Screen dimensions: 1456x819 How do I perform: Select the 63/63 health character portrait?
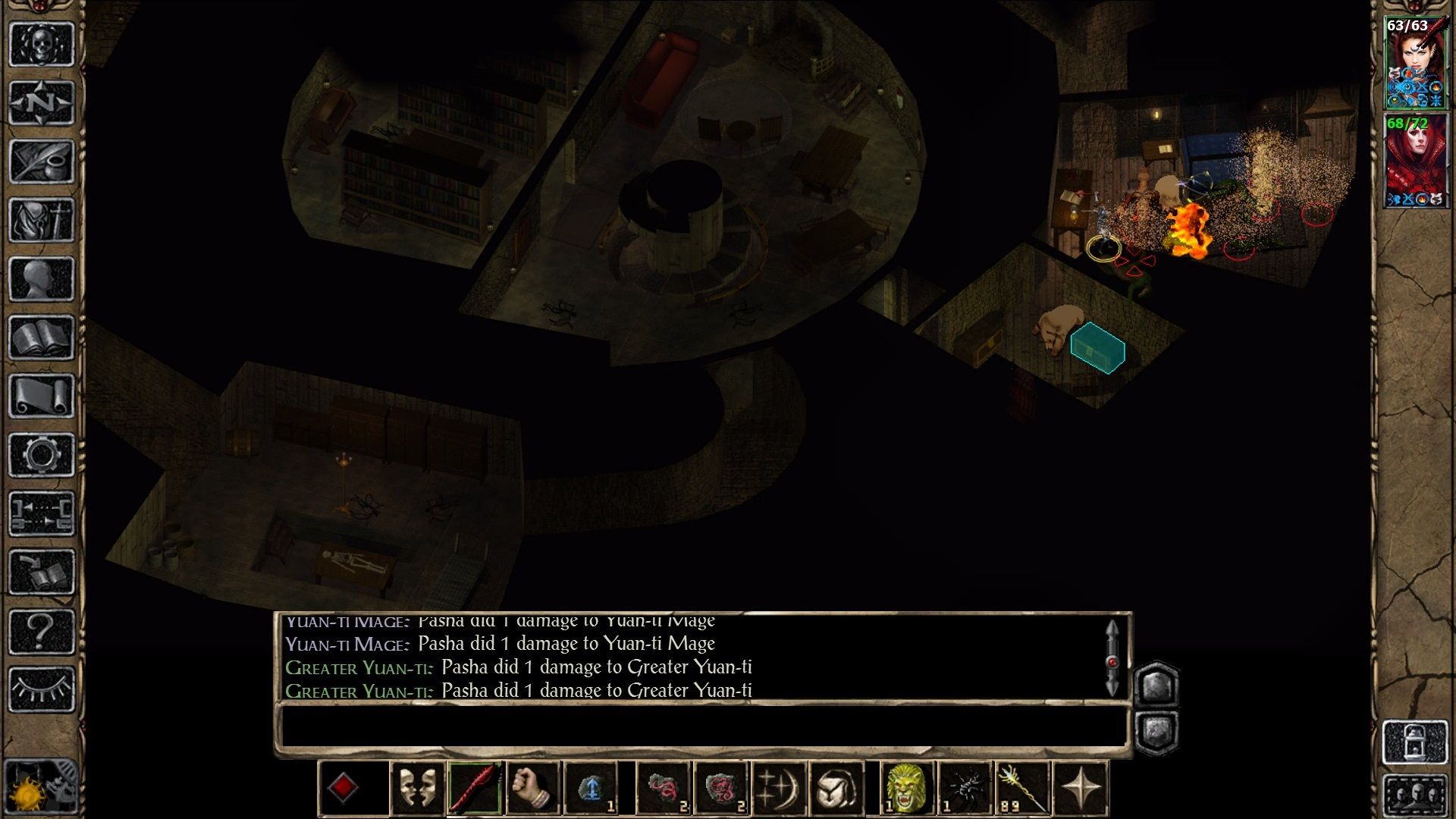1416,64
